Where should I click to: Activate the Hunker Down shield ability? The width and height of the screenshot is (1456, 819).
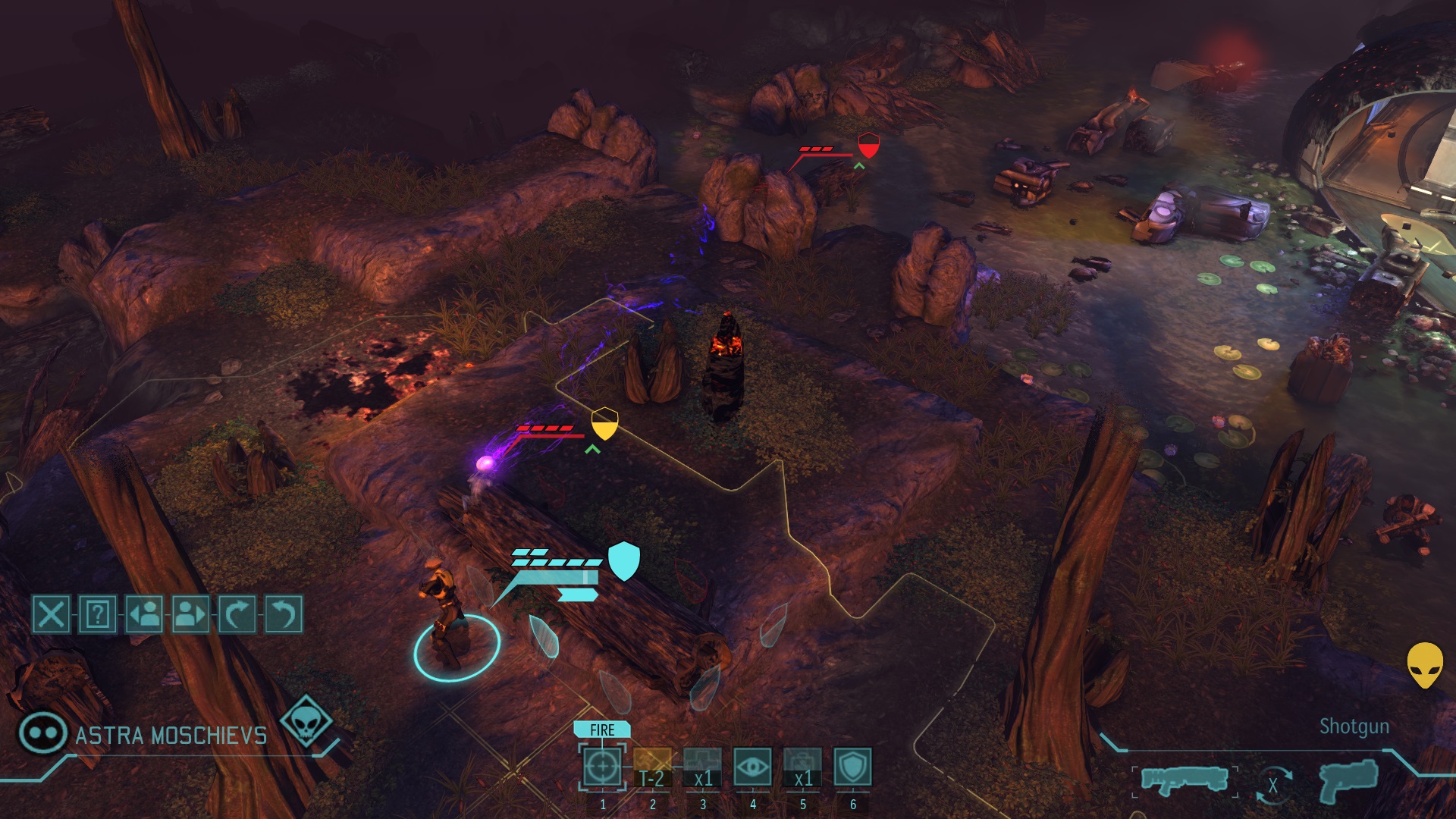[x=852, y=767]
